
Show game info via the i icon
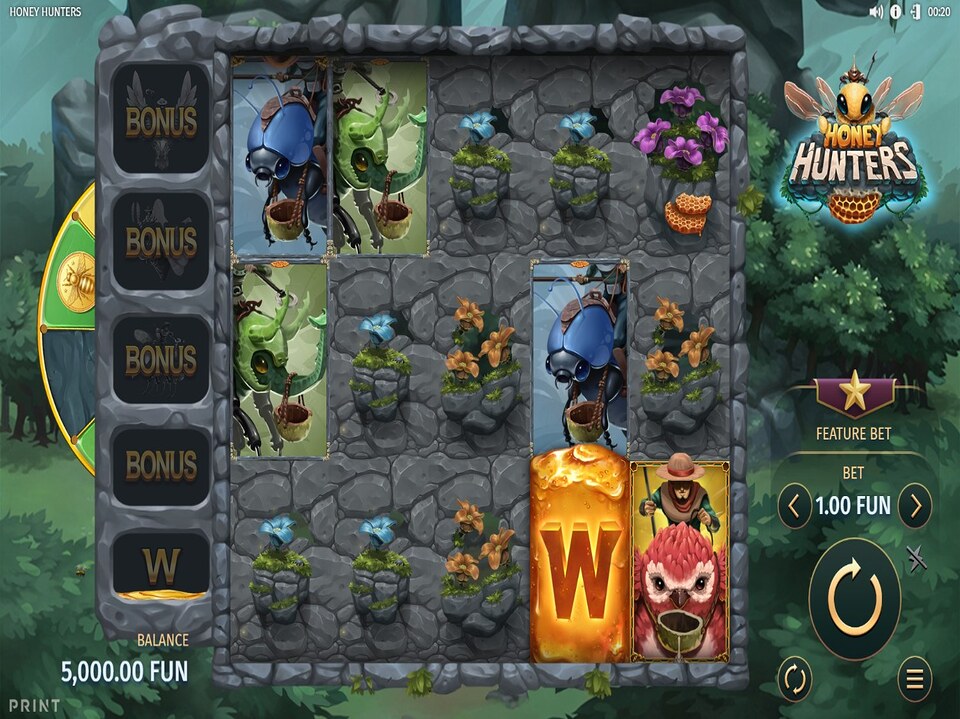896,12
